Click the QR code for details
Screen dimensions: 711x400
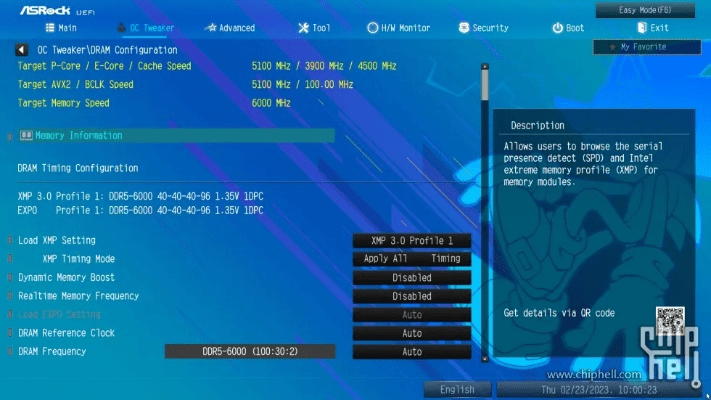pos(669,320)
